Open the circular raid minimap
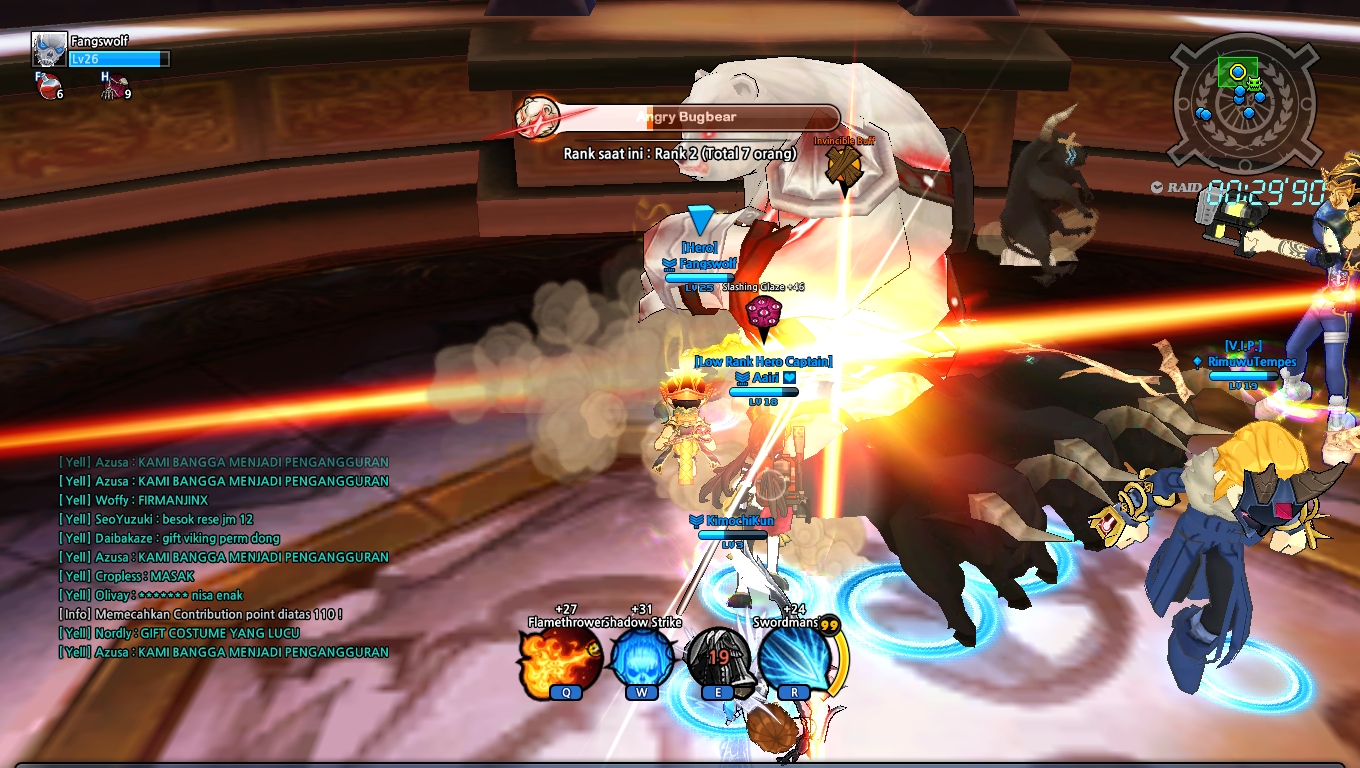Screen dimensions: 1360x768 (x=1238, y=100)
